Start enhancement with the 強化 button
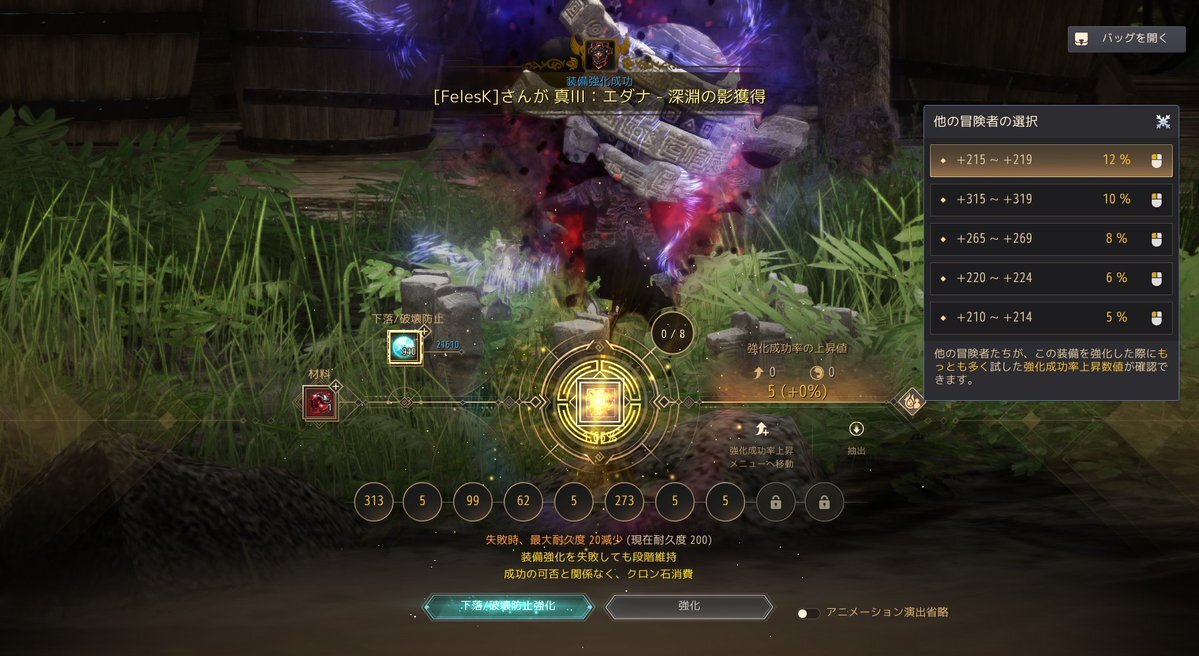 pyautogui.click(x=689, y=607)
